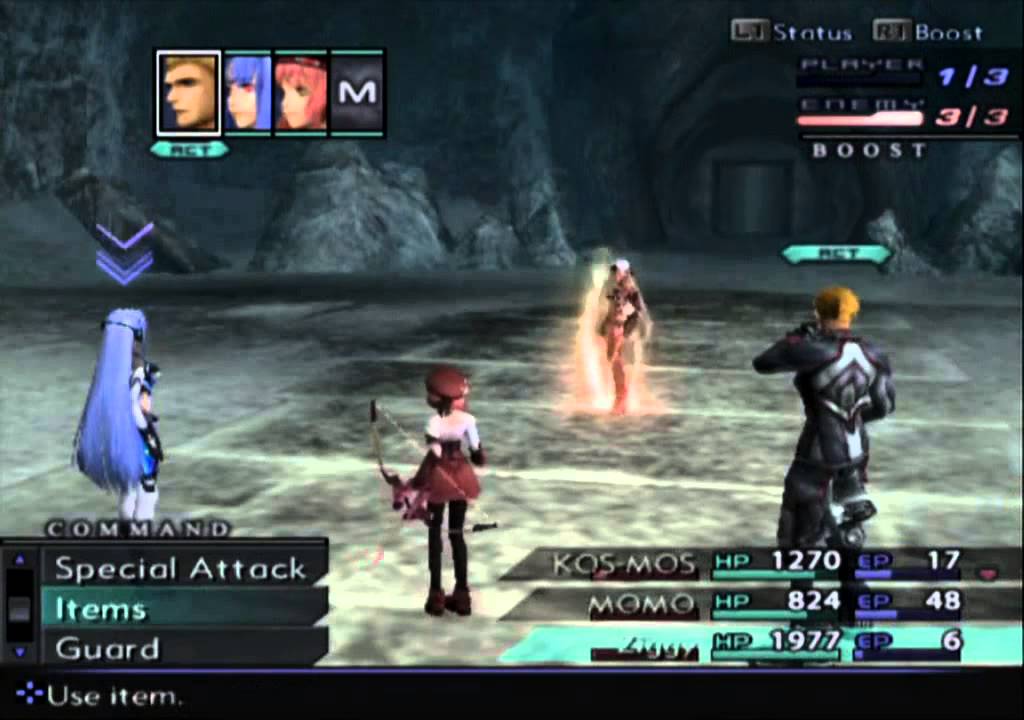The height and width of the screenshot is (720, 1024).
Task: Click the command list down arrow
Action: tap(19, 652)
